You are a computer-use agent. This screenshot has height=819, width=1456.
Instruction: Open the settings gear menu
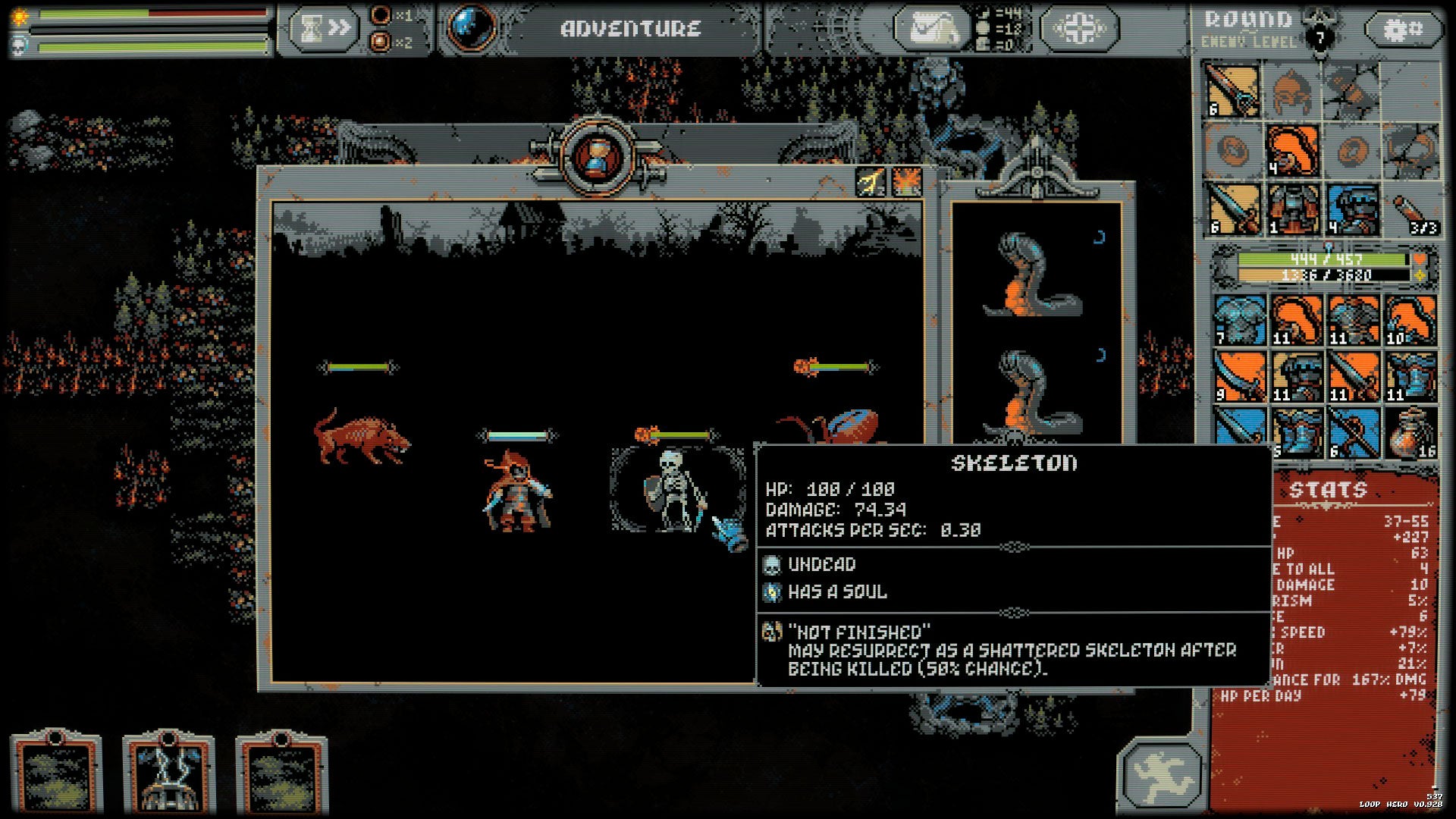(1403, 30)
